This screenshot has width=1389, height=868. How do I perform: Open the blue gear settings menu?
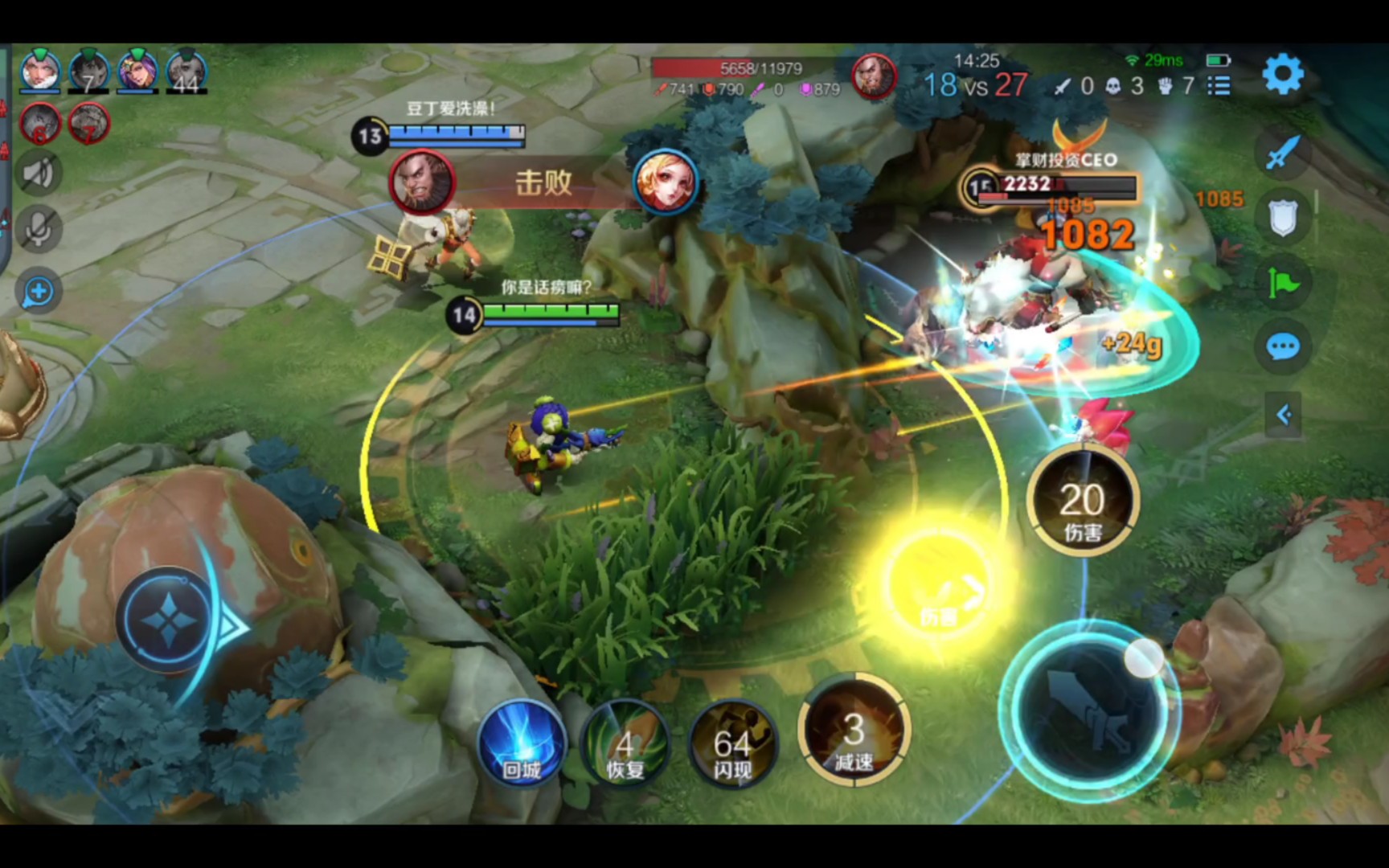[1282, 75]
